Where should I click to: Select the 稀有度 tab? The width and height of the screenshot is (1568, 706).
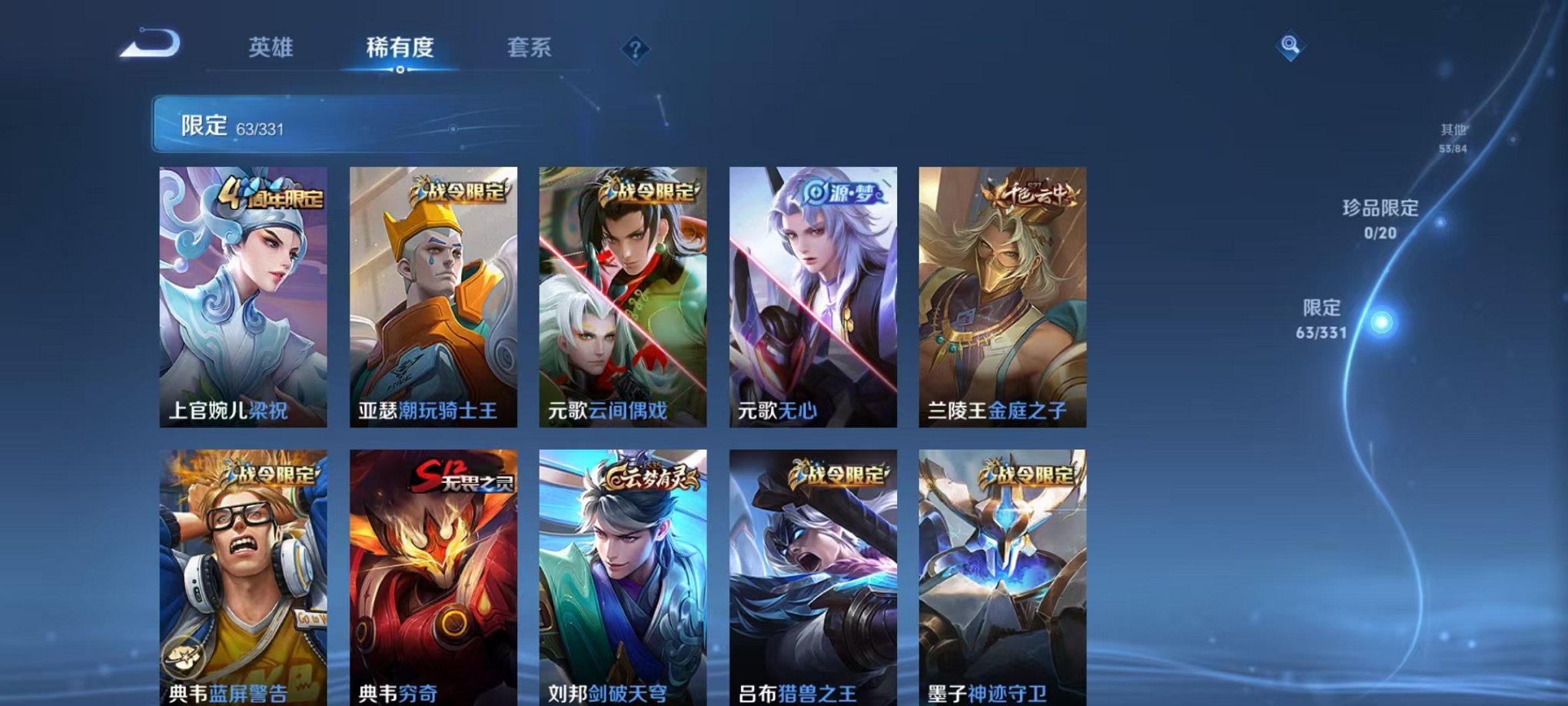pos(399,48)
